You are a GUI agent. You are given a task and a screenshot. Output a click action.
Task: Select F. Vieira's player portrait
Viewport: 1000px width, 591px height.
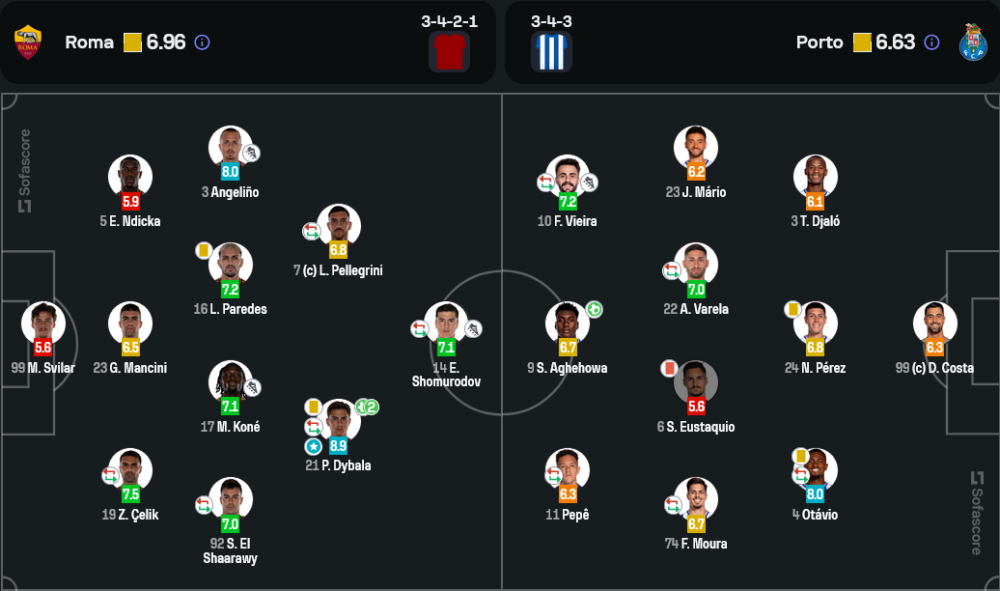pyautogui.click(x=567, y=176)
